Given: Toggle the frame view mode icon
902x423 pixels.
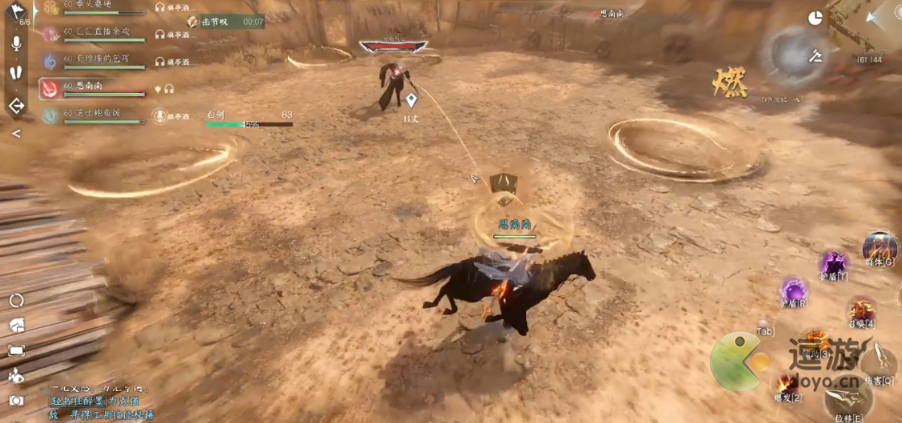Looking at the screenshot, I should click(16, 350).
